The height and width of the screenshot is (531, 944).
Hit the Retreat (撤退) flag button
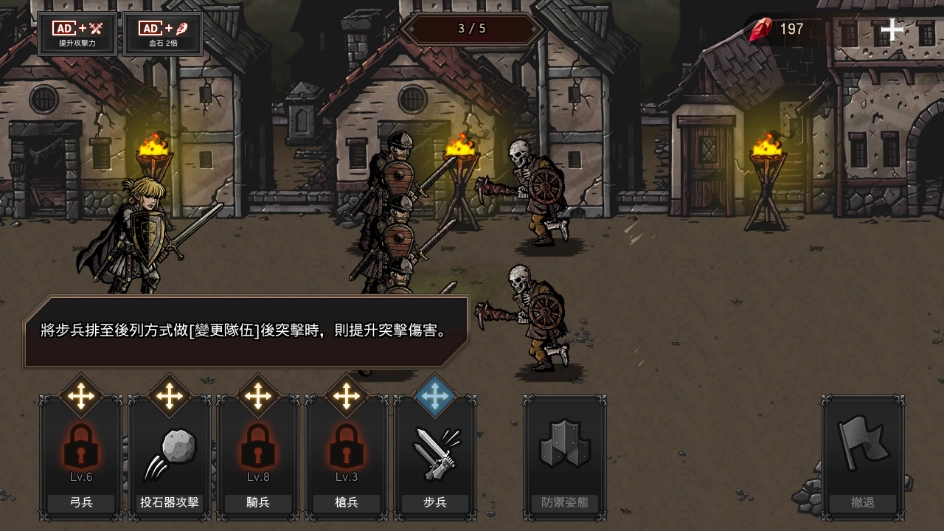pos(863,455)
